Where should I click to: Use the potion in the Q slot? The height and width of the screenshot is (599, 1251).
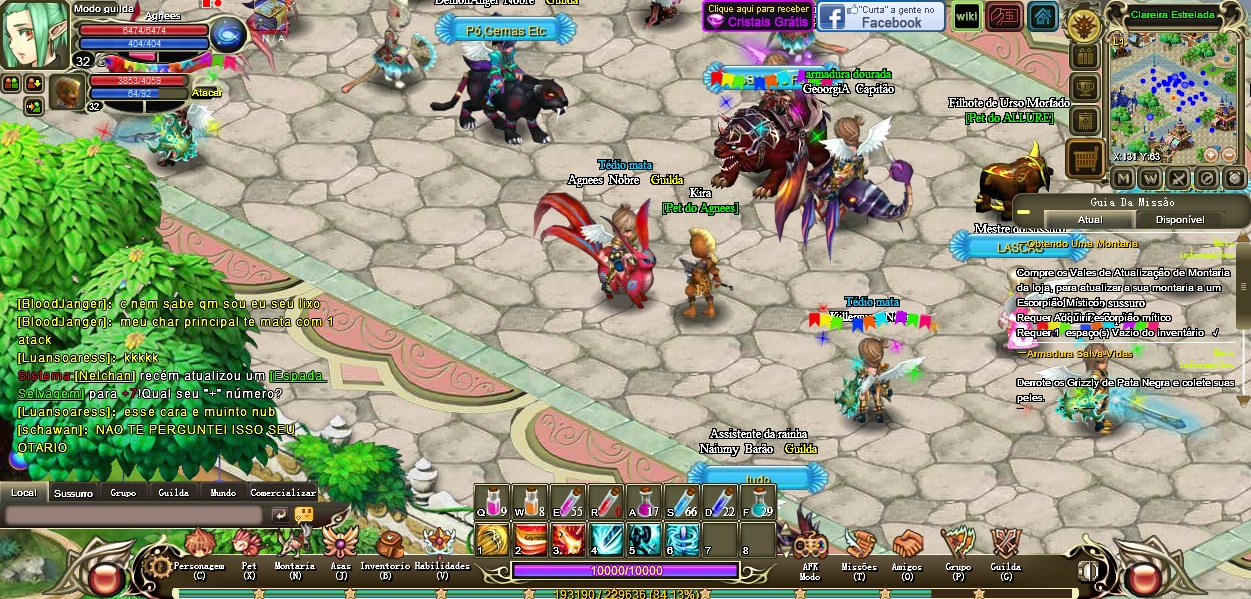491,502
